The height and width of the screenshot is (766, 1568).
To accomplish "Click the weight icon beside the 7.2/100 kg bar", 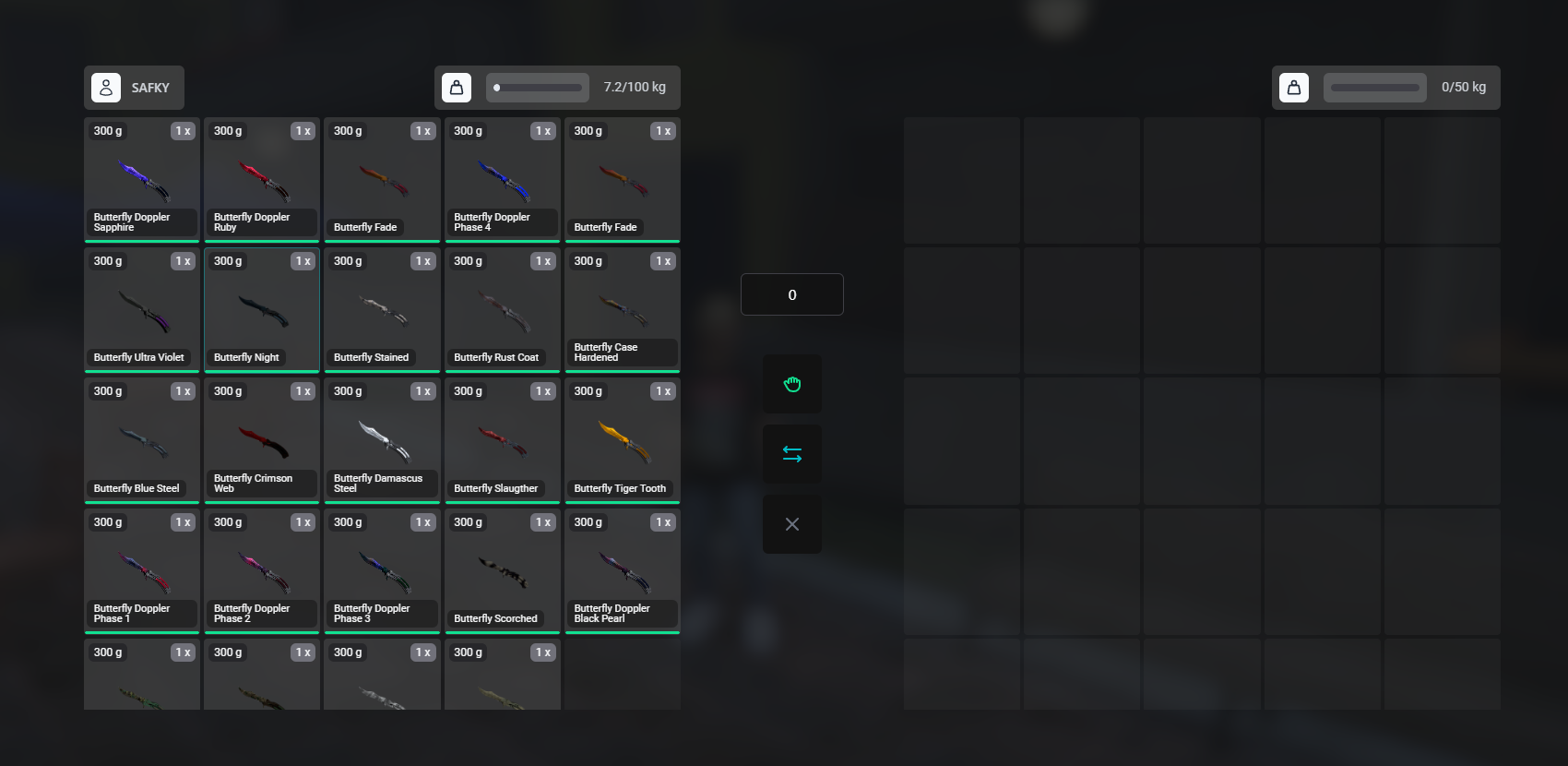I will (x=457, y=87).
